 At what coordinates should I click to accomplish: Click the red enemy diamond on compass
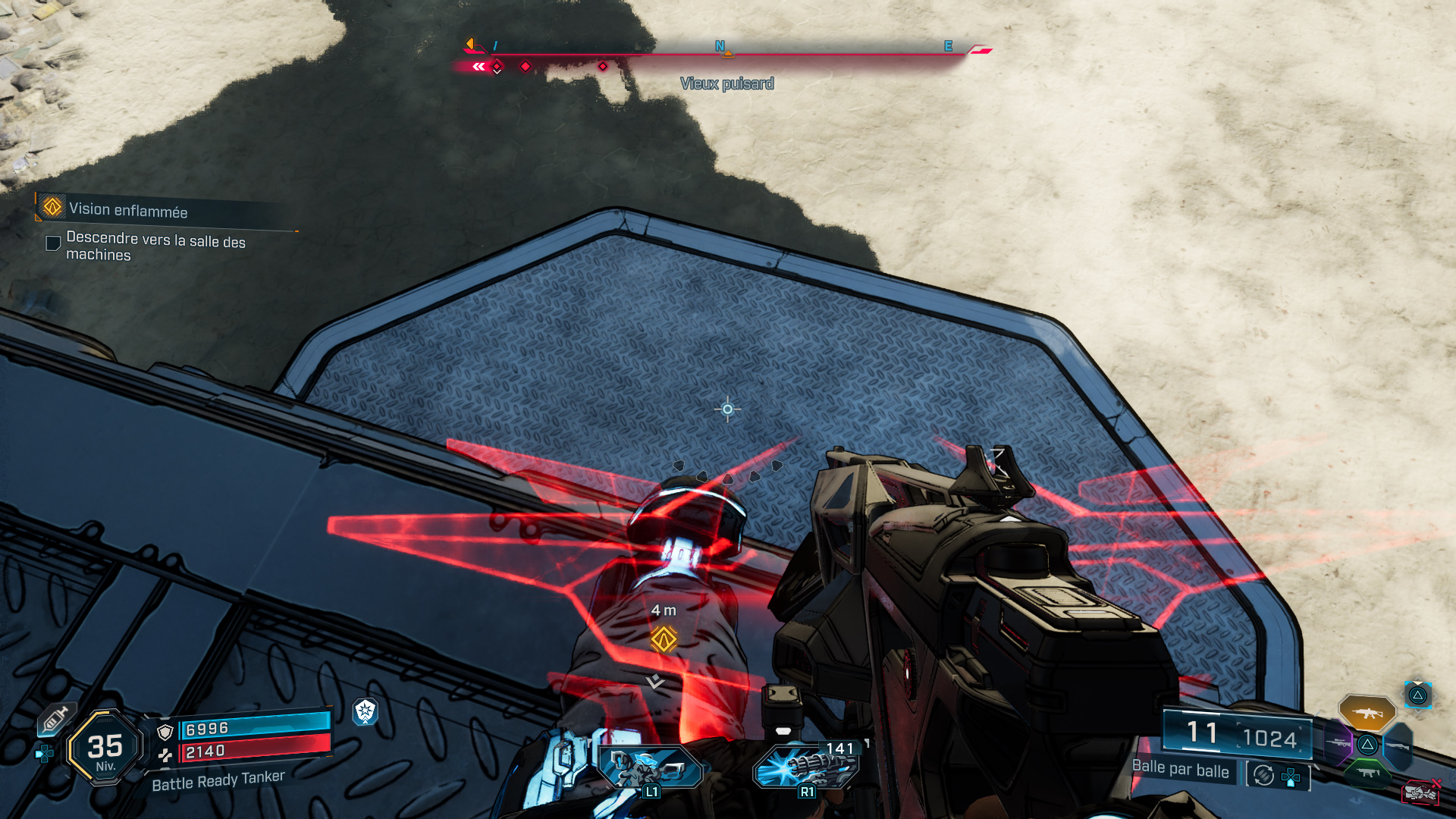coord(526,67)
